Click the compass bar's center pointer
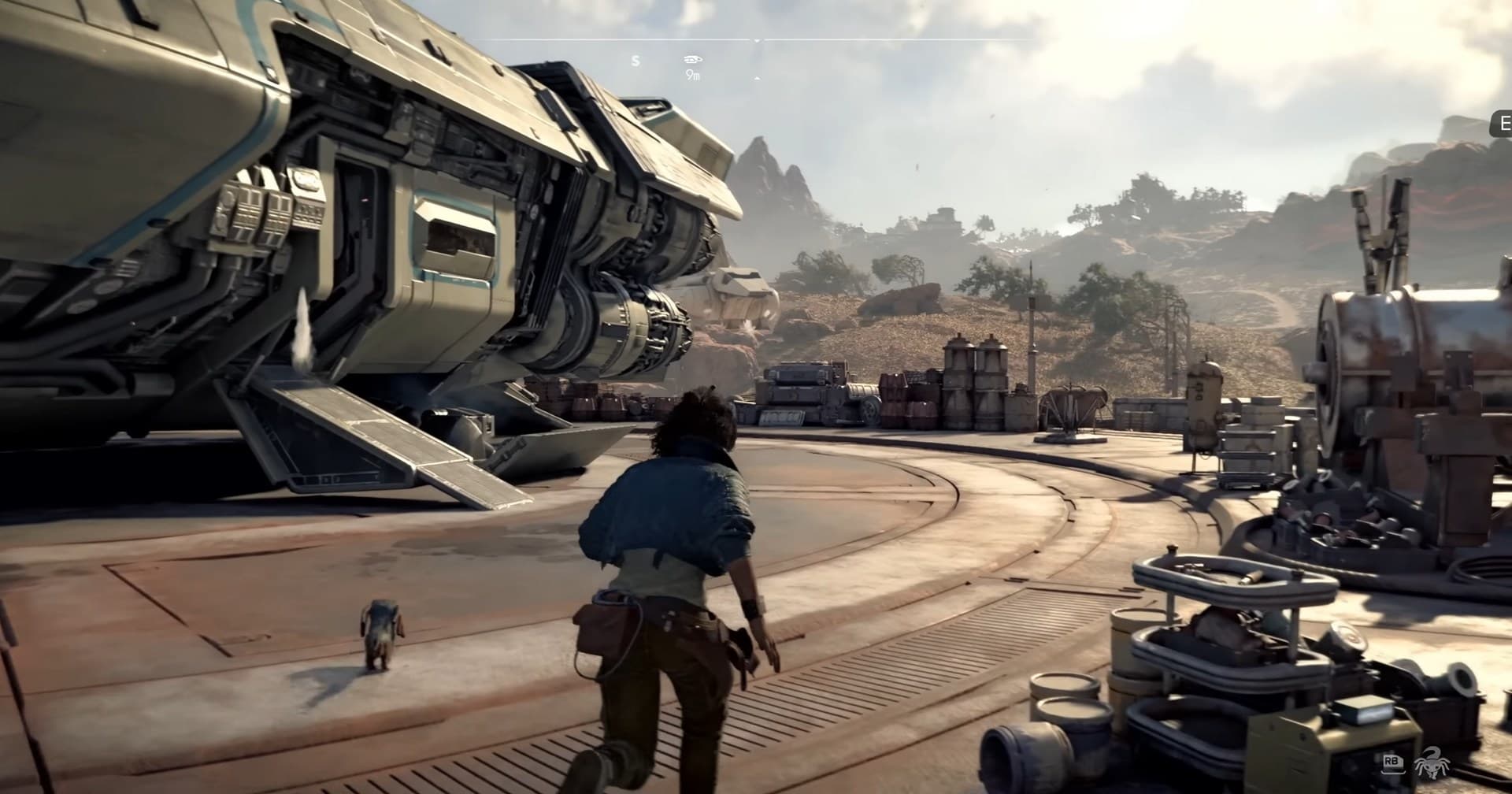This screenshot has width=1512, height=794. [x=757, y=40]
